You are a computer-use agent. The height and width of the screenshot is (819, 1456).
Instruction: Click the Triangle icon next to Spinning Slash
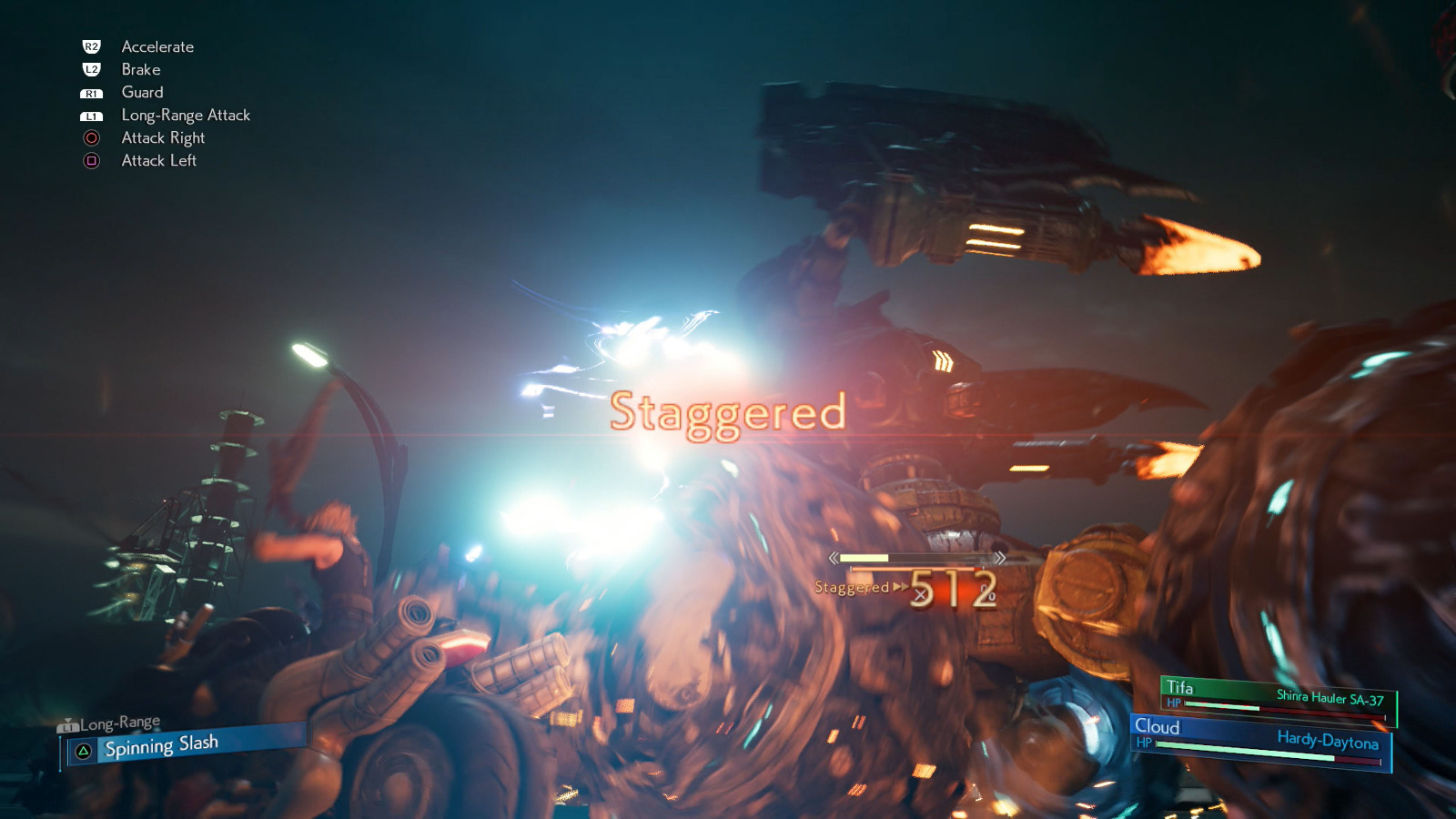pyautogui.click(x=84, y=748)
